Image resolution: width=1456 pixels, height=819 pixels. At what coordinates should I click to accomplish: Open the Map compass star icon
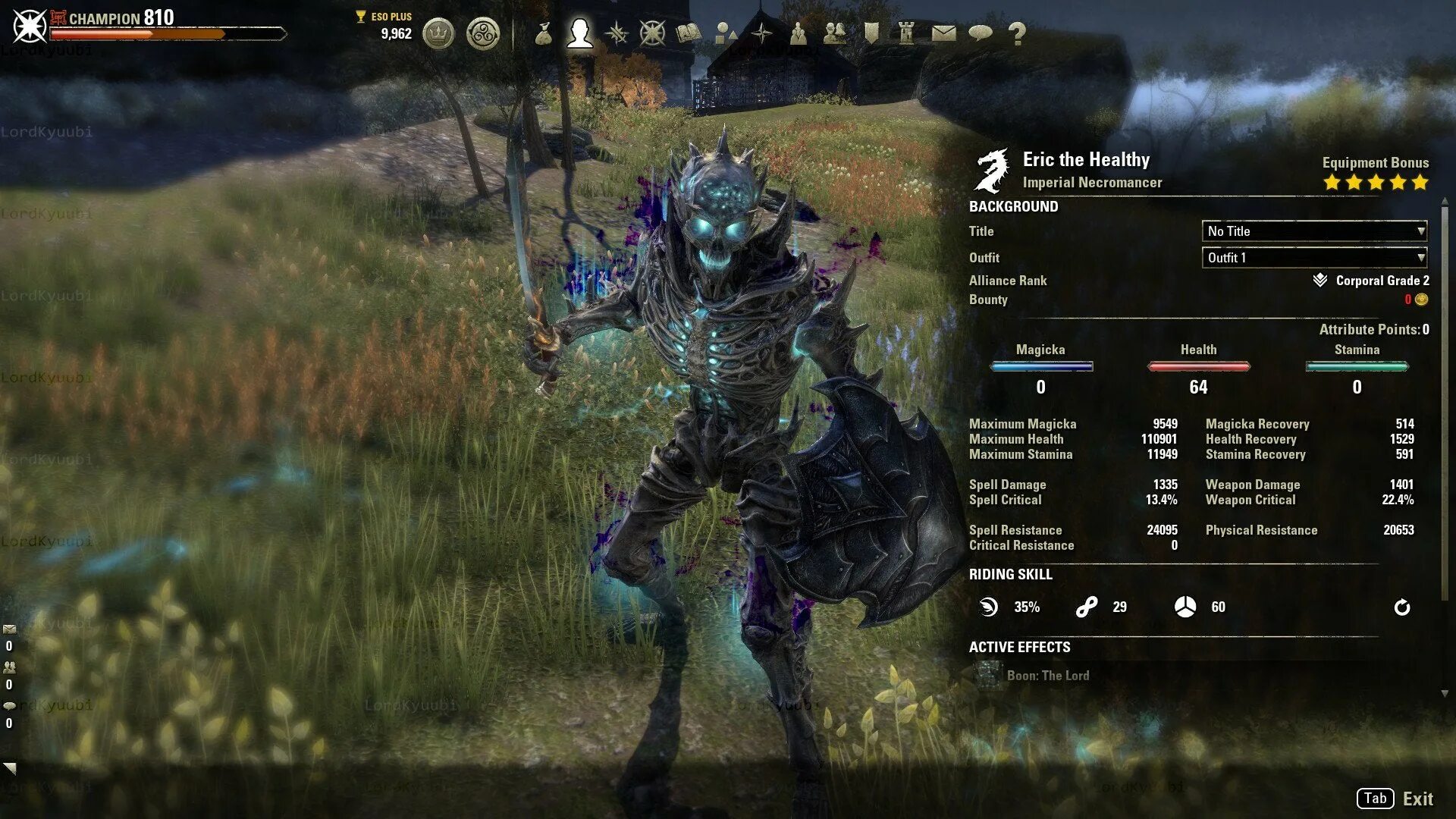(x=762, y=33)
